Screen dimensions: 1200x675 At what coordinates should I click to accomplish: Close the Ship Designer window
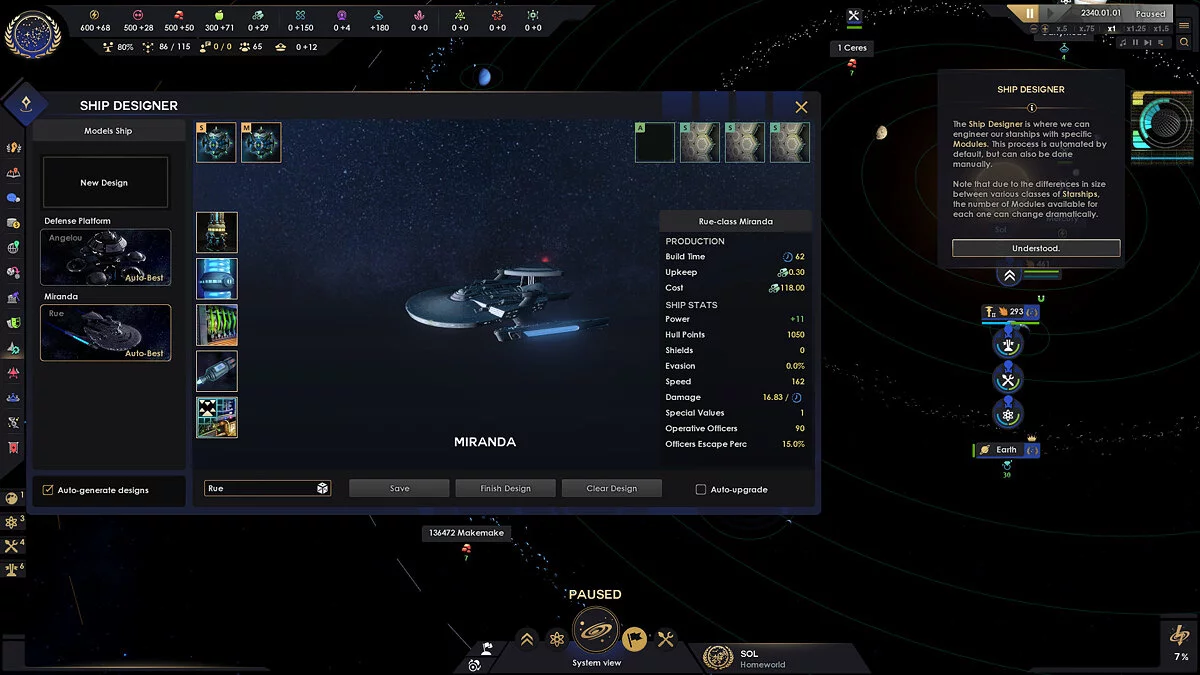pos(801,107)
